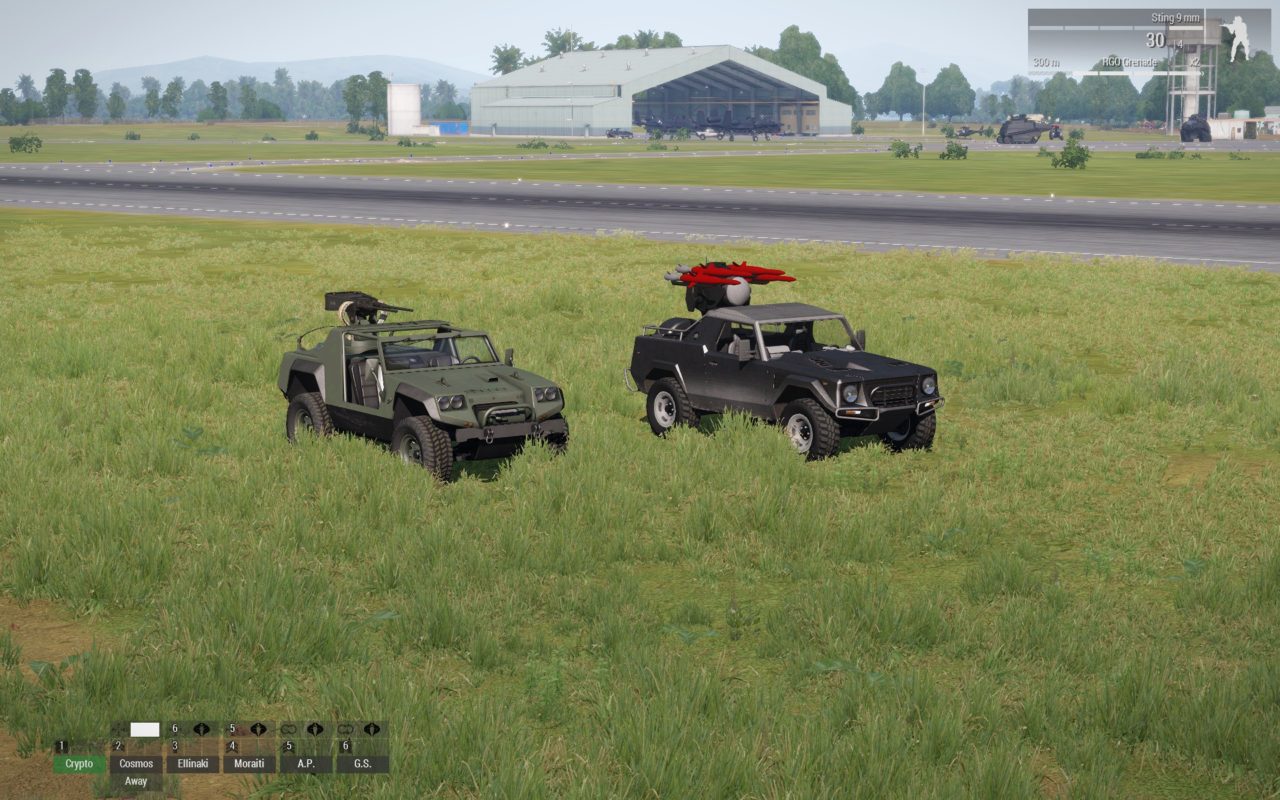Select Cosmos in the command bar
1280x800 pixels.
click(x=137, y=763)
